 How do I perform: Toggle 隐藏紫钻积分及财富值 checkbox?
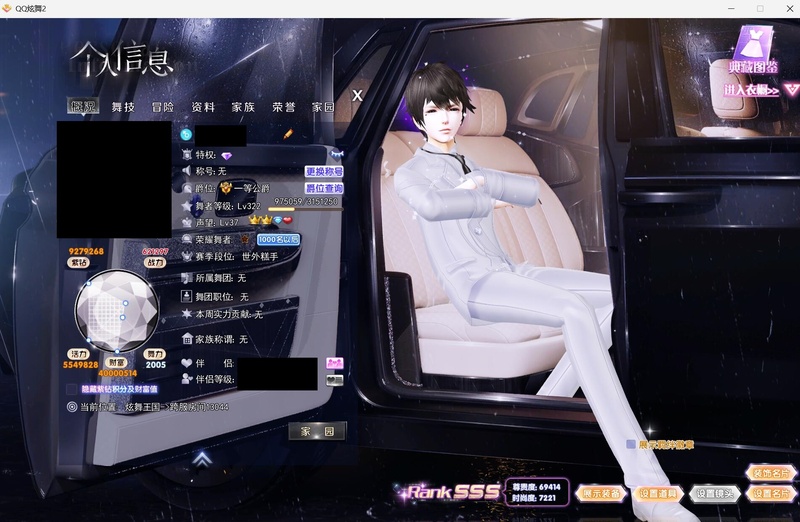[75, 388]
